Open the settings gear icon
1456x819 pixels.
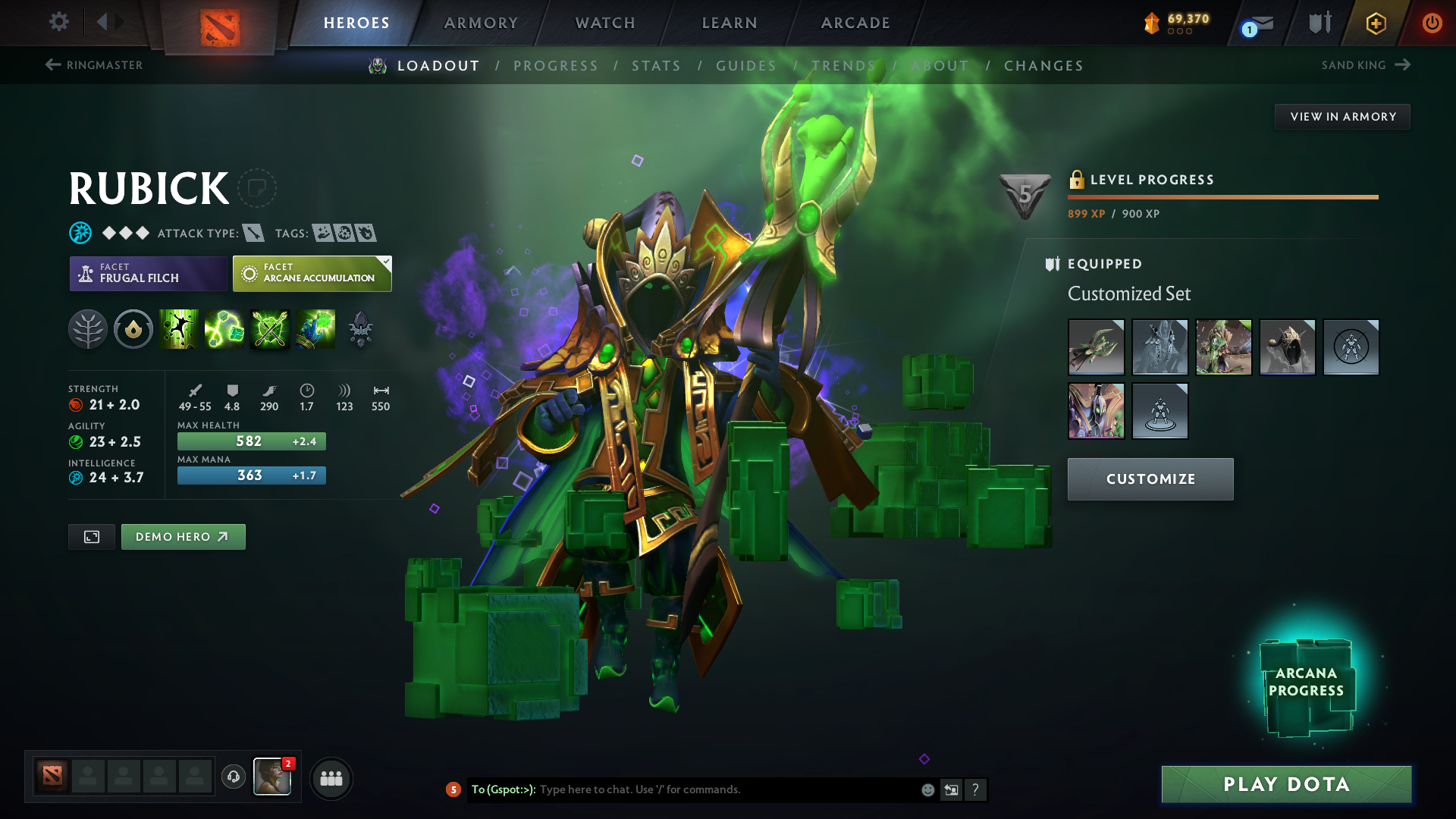click(59, 23)
